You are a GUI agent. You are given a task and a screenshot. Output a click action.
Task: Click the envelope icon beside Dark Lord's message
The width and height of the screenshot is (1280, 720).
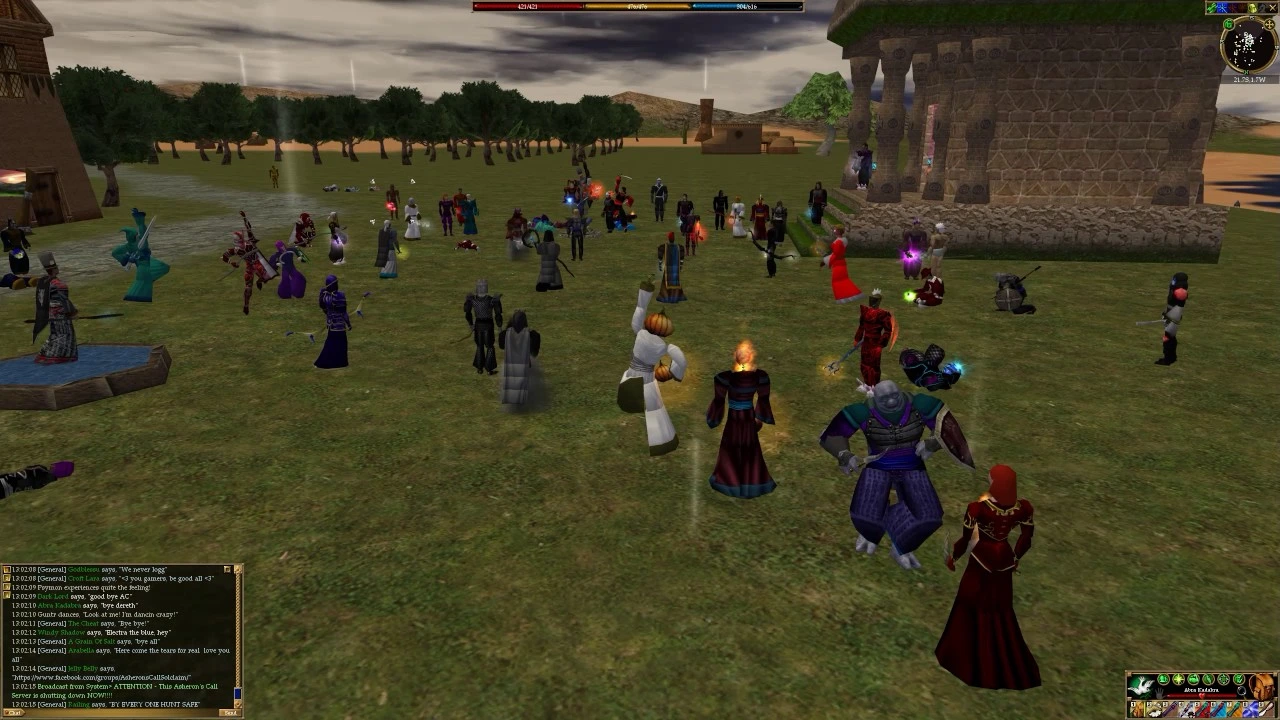(x=7, y=596)
